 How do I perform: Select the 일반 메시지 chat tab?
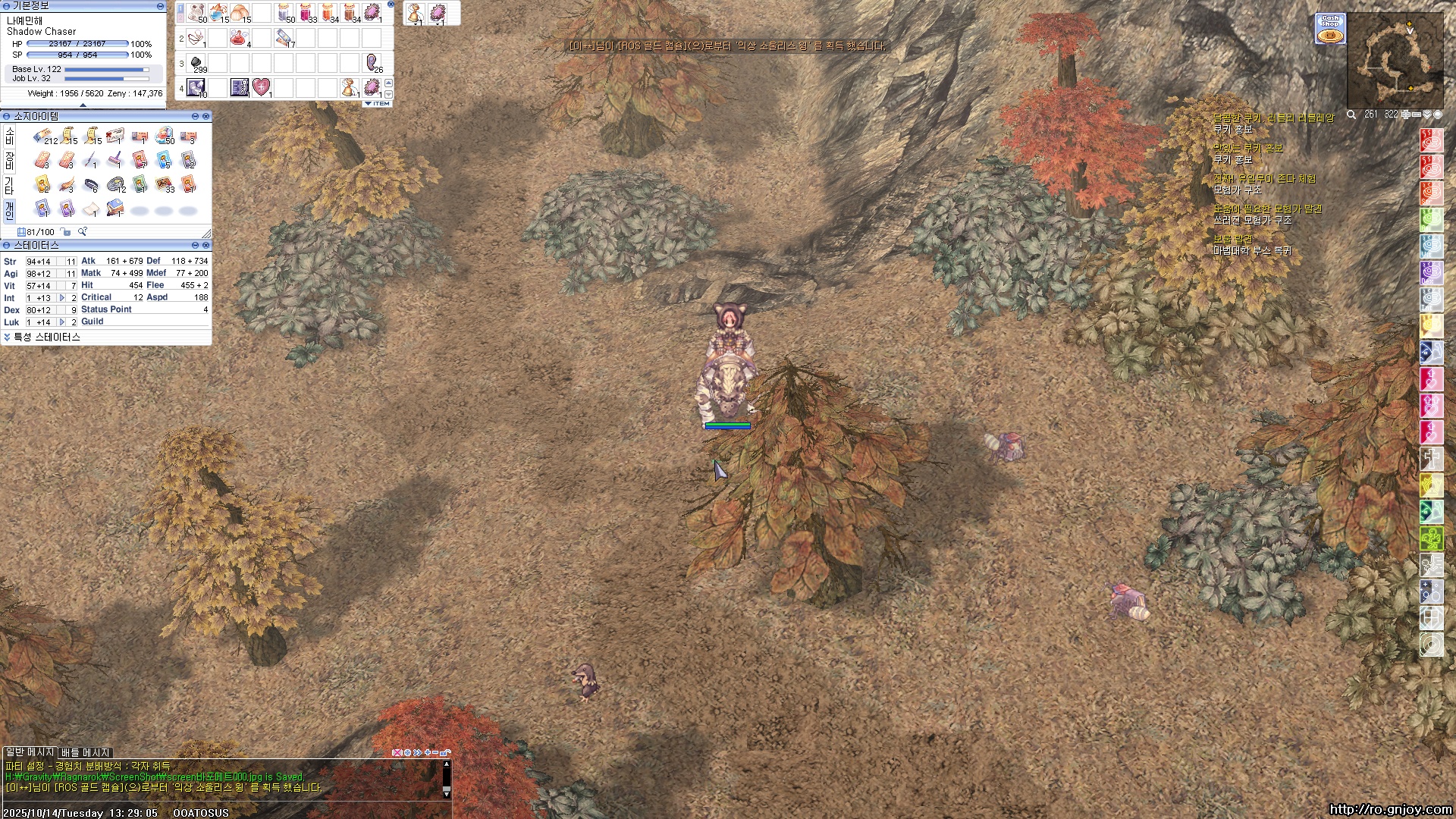coord(30,752)
